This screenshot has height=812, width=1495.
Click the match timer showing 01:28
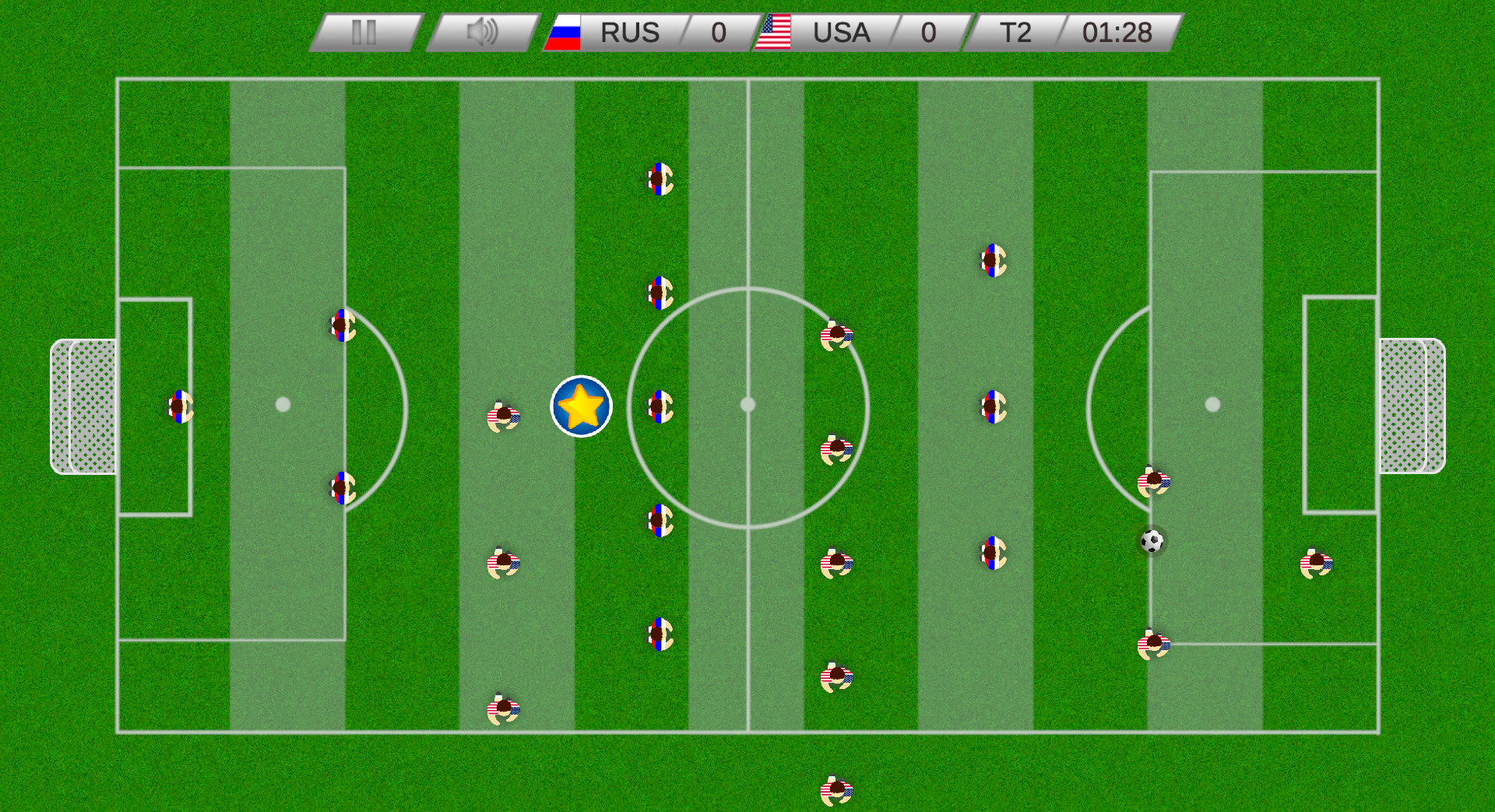[1117, 33]
